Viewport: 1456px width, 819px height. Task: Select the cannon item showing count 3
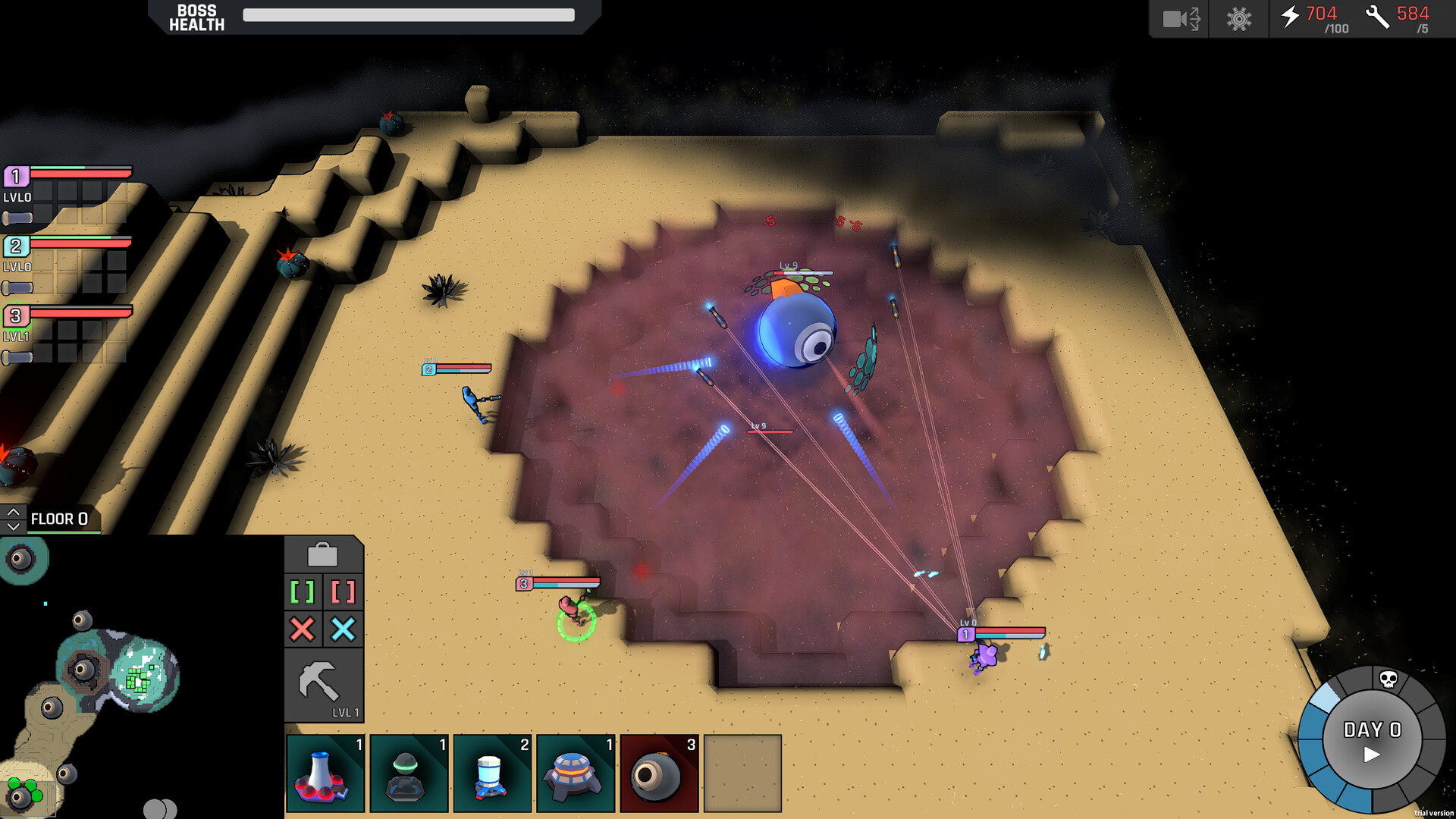(659, 772)
